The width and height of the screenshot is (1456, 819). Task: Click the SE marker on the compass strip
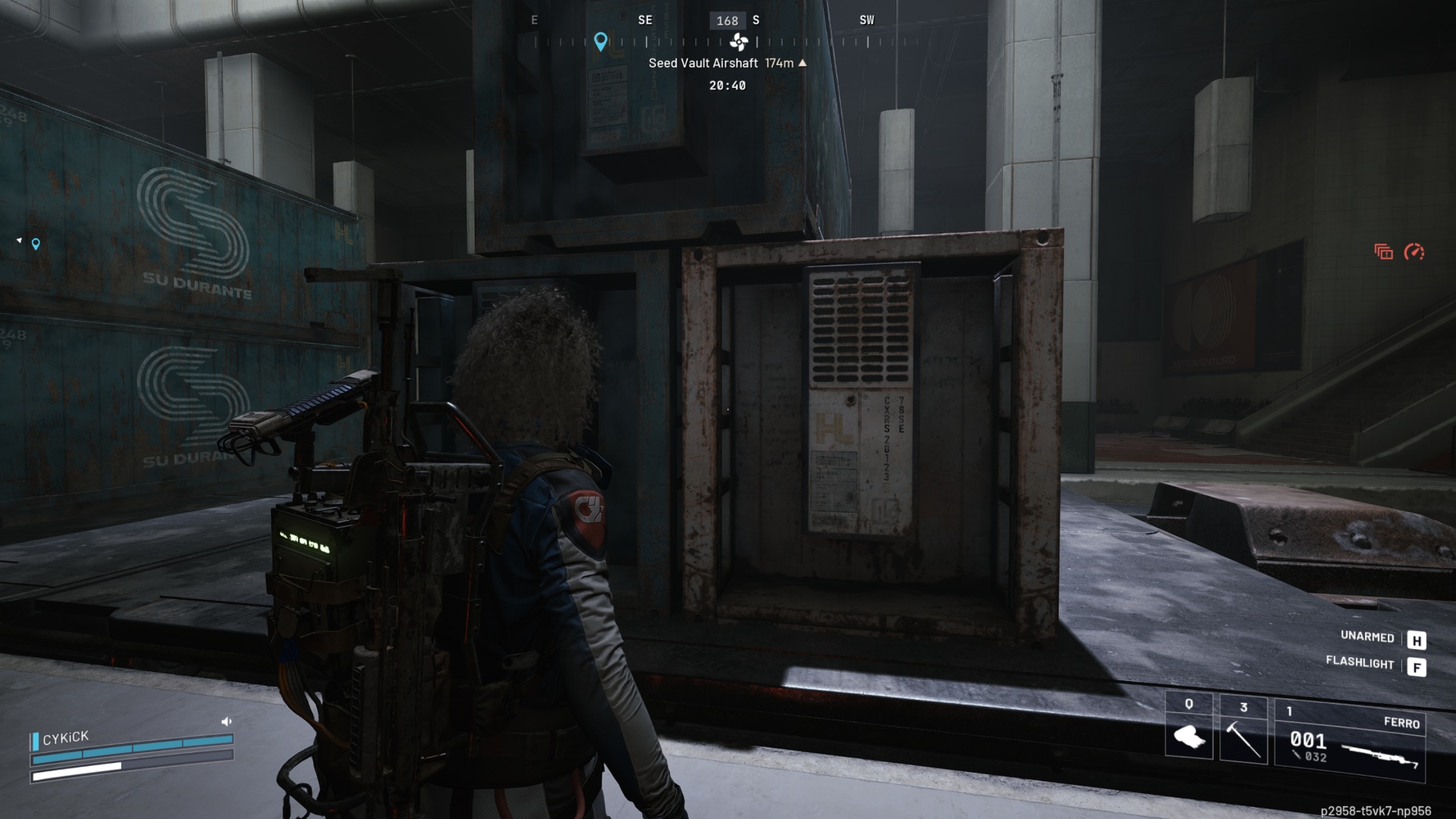click(x=645, y=20)
